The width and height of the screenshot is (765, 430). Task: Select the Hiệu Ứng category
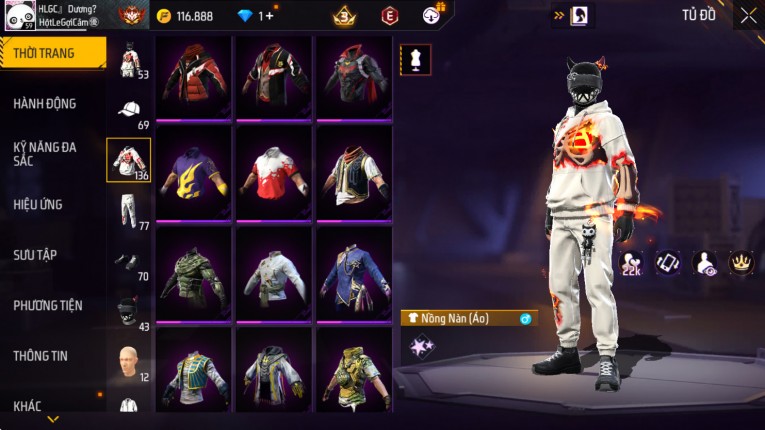pyautogui.click(x=38, y=204)
